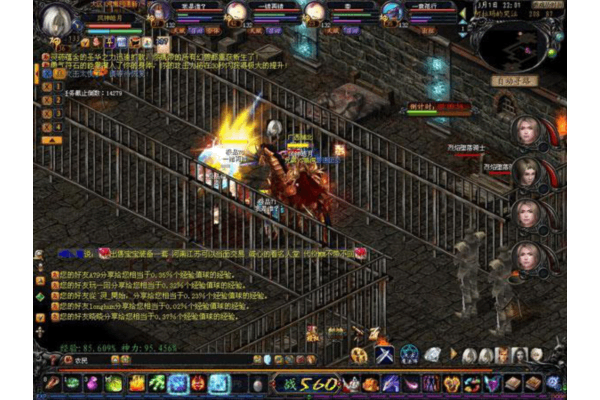This screenshot has width=600, height=400.
Task: Use the red potion hotbar slot
Action: click(50, 383)
